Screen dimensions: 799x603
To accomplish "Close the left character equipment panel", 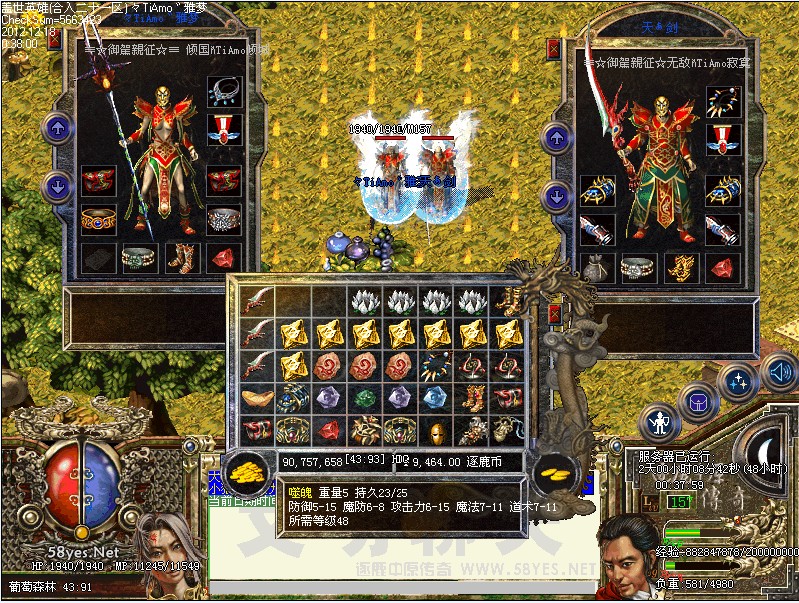I will 53,42.
